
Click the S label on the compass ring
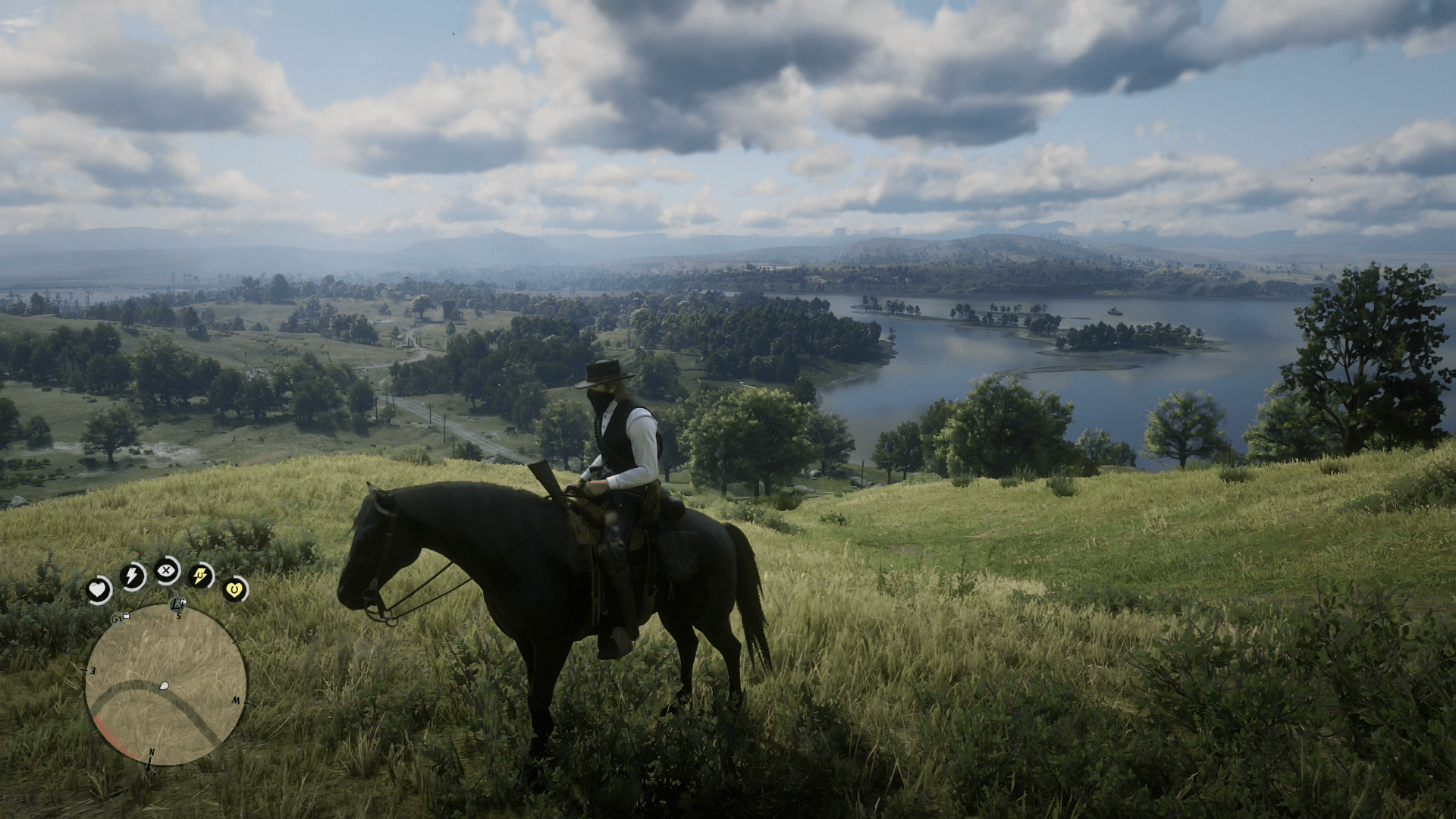pyautogui.click(x=177, y=617)
